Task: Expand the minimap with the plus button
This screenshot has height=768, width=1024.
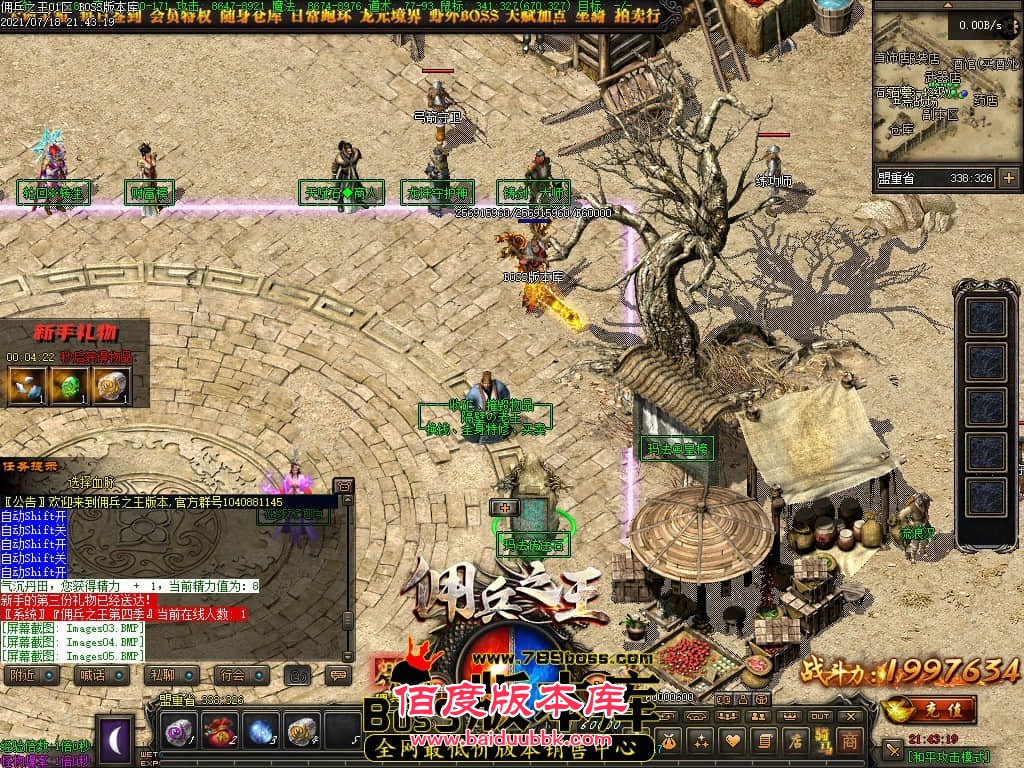Action: [x=1008, y=178]
